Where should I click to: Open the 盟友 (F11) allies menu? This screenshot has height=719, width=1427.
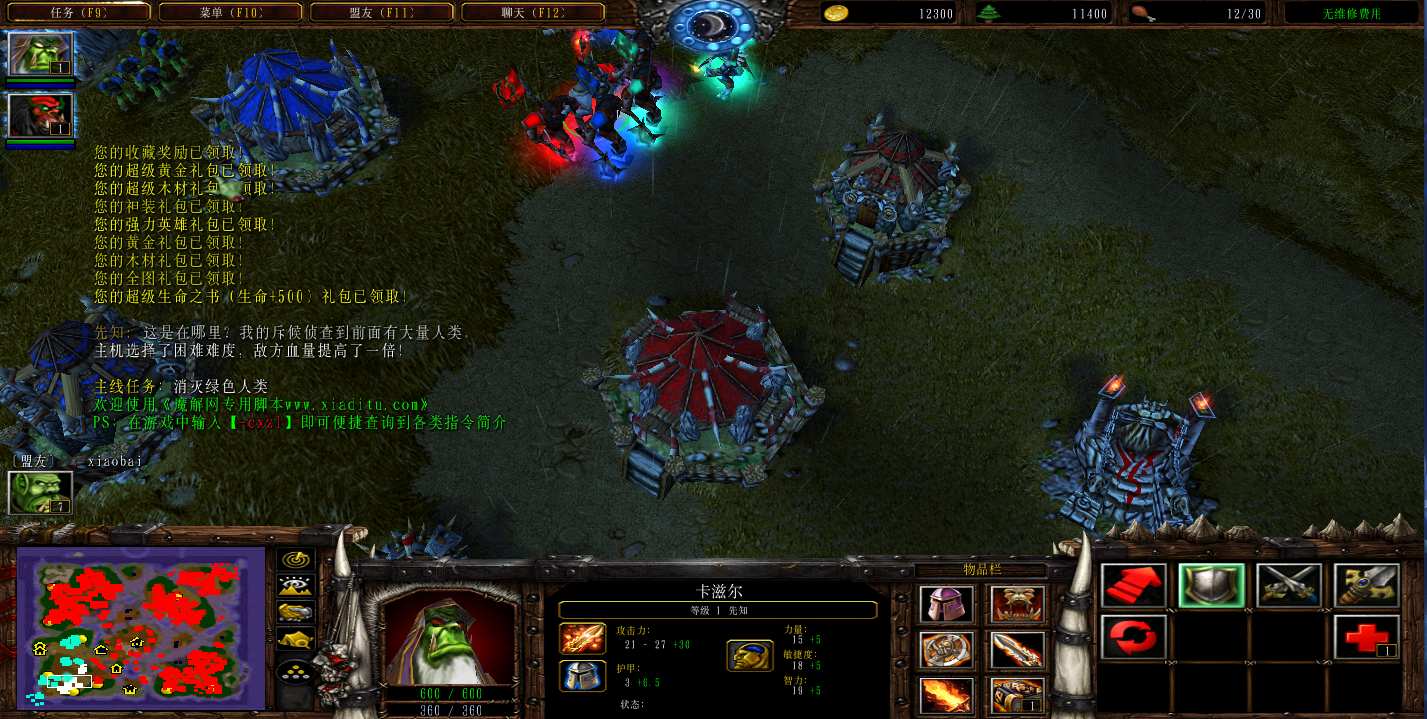pyautogui.click(x=381, y=13)
